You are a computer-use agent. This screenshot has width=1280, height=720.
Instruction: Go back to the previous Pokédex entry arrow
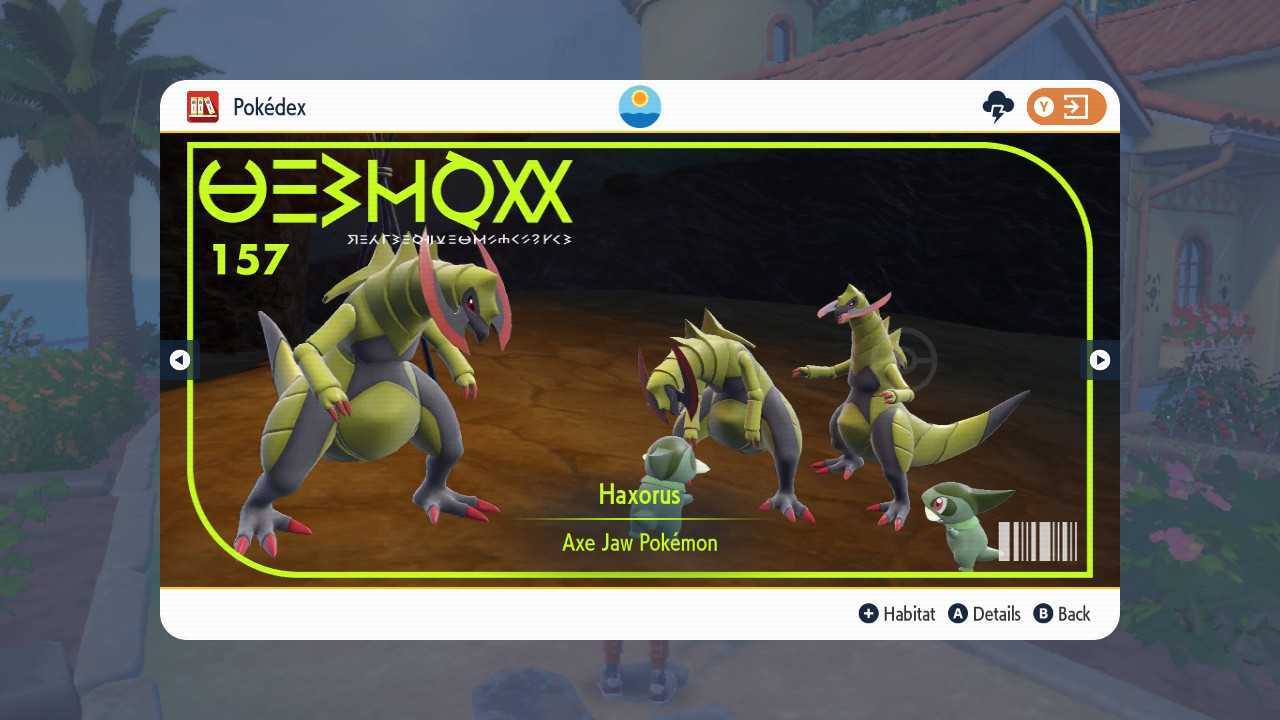click(x=180, y=360)
